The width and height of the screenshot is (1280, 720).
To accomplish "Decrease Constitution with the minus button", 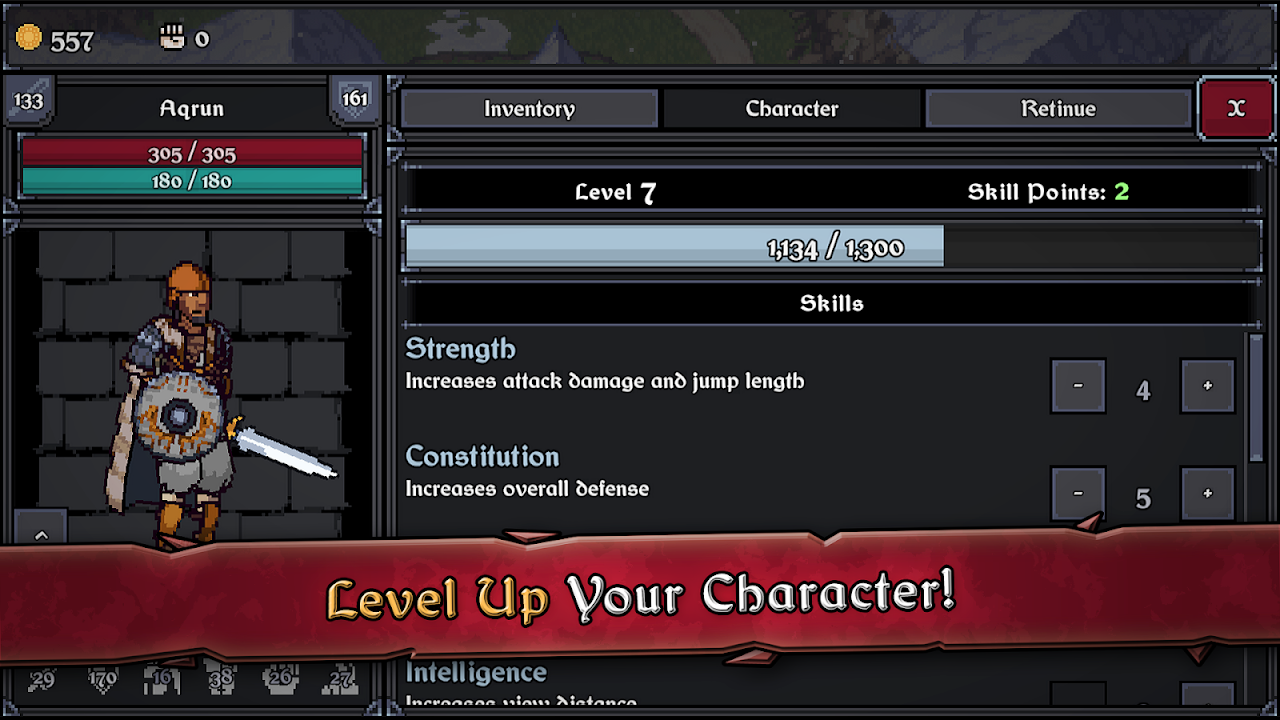I will coord(1078,493).
